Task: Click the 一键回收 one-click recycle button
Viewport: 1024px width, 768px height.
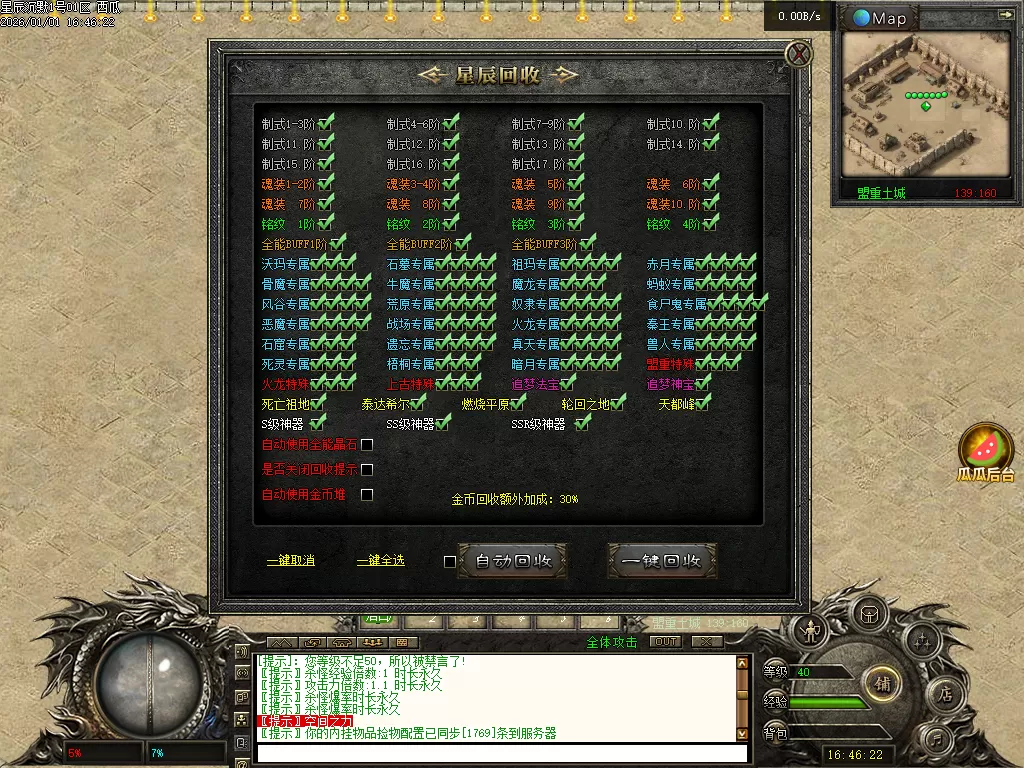Action: (662, 561)
